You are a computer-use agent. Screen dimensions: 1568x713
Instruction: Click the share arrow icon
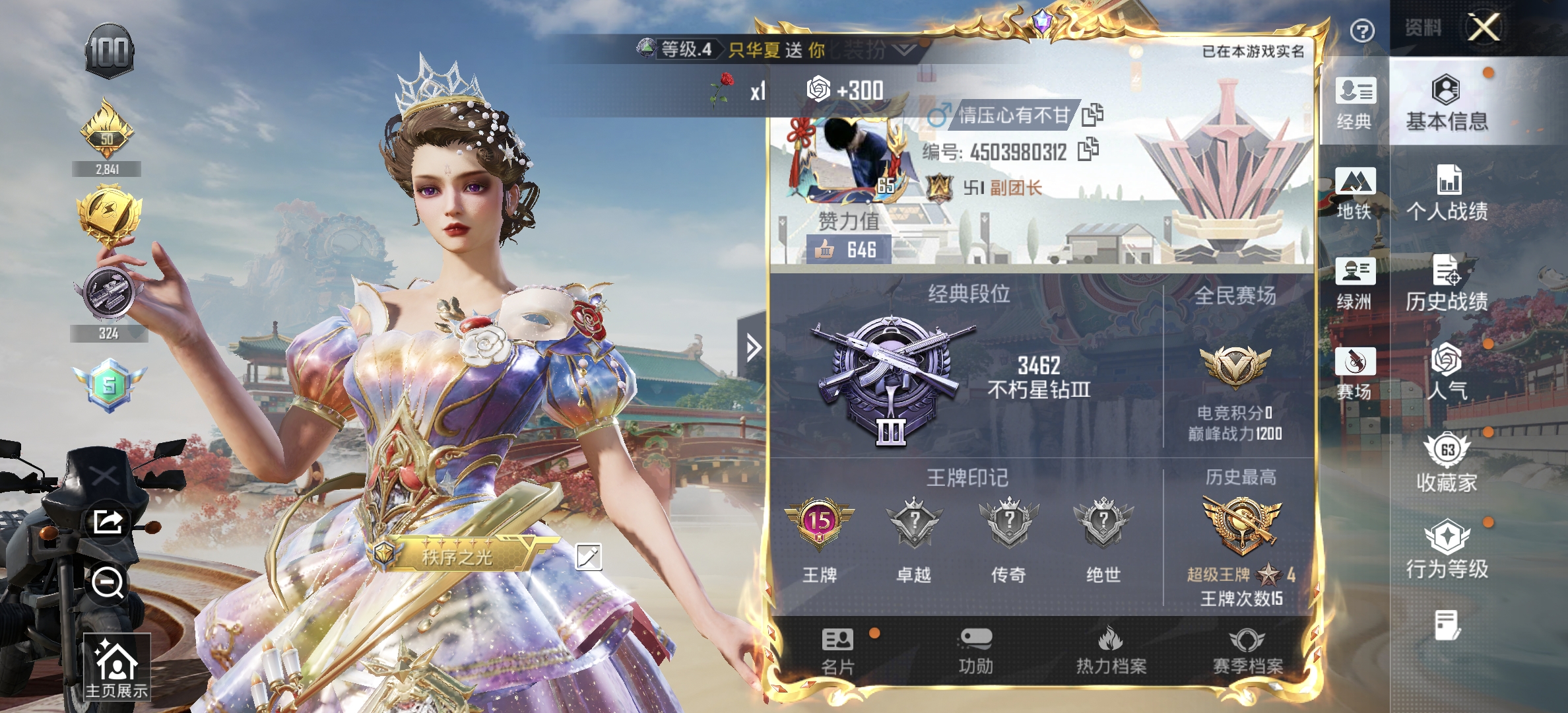pyautogui.click(x=108, y=522)
